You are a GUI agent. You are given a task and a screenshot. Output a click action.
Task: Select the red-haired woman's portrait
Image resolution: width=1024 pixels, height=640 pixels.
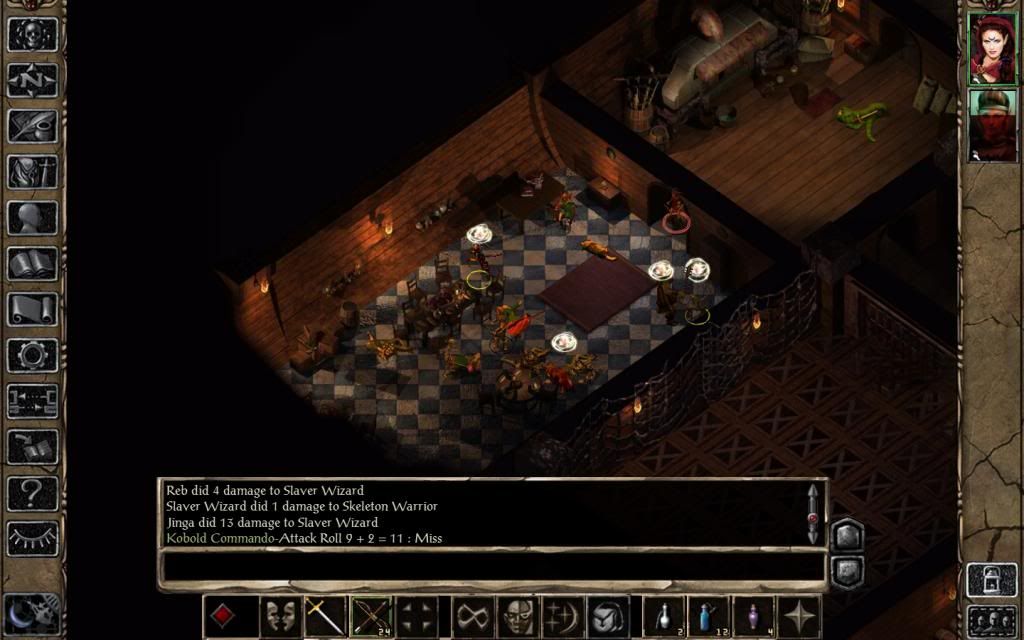[992, 49]
